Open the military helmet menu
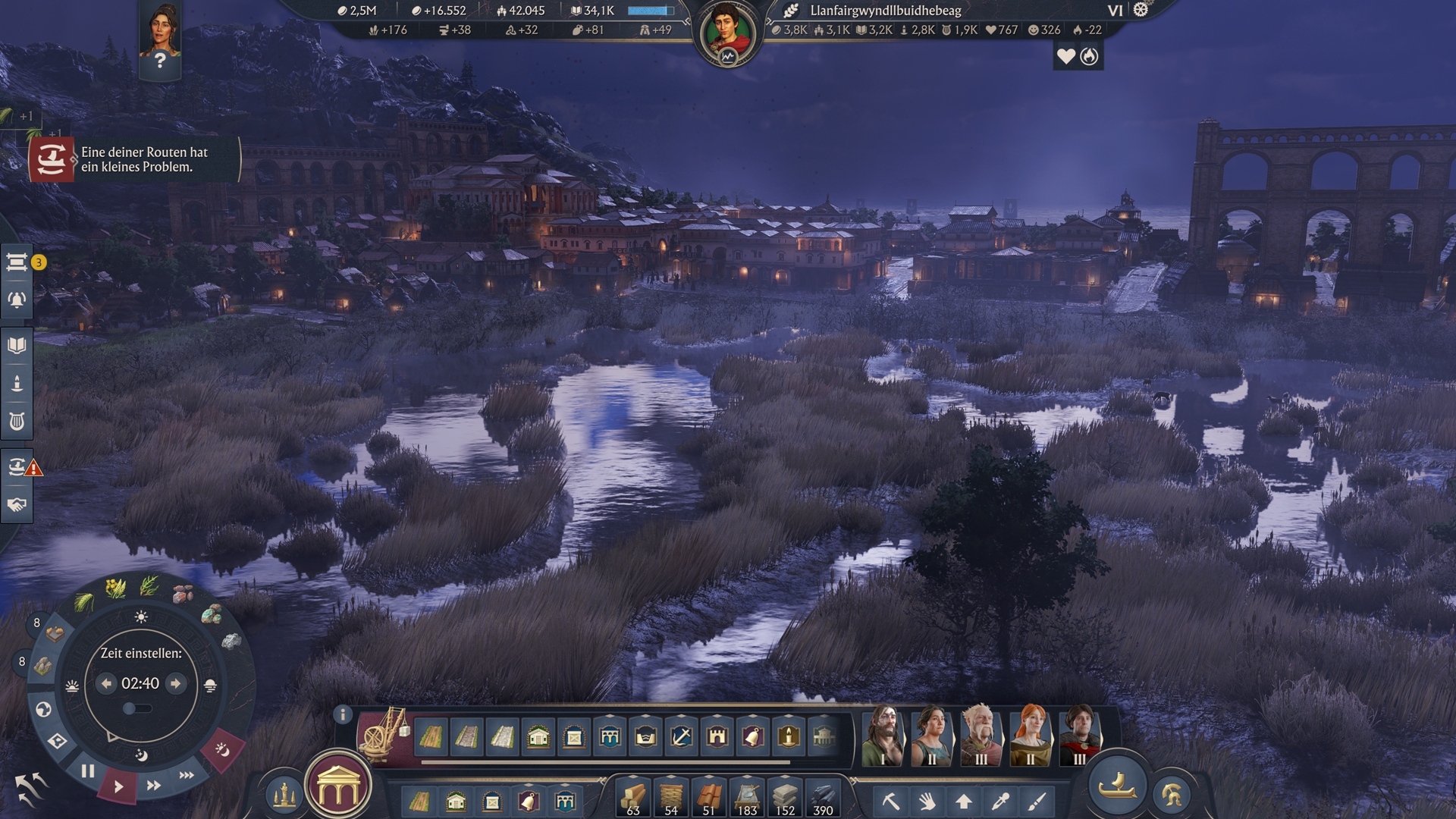Screen dimensions: 1456x819 click(x=1172, y=795)
